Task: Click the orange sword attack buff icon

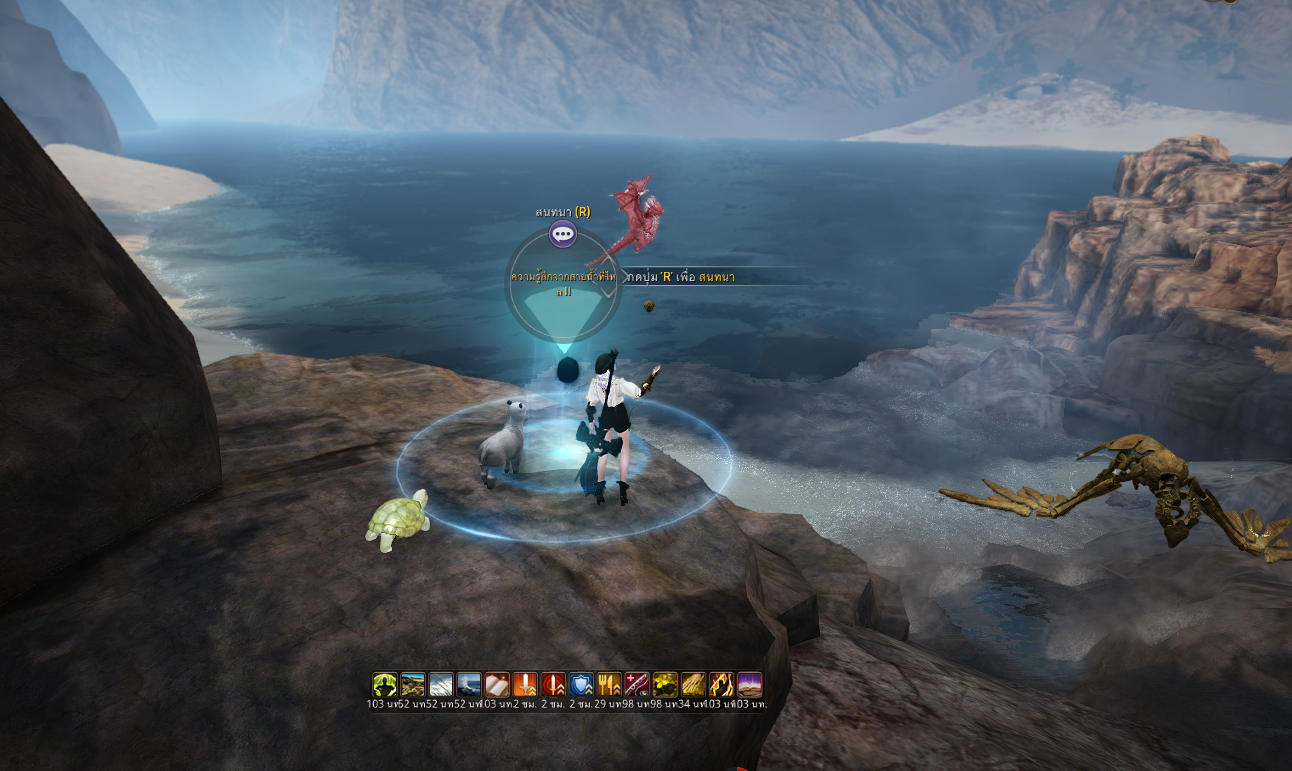Action: 525,684
